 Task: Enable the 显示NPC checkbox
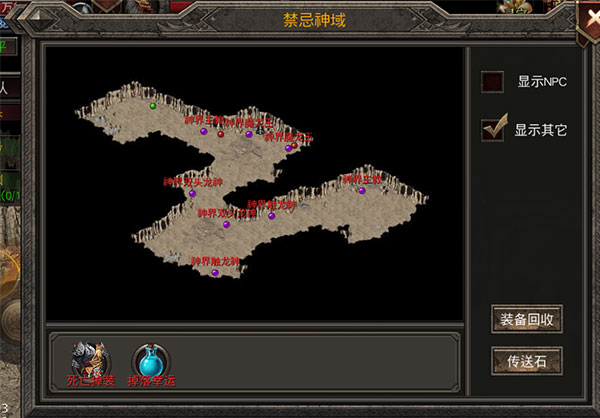[492, 82]
